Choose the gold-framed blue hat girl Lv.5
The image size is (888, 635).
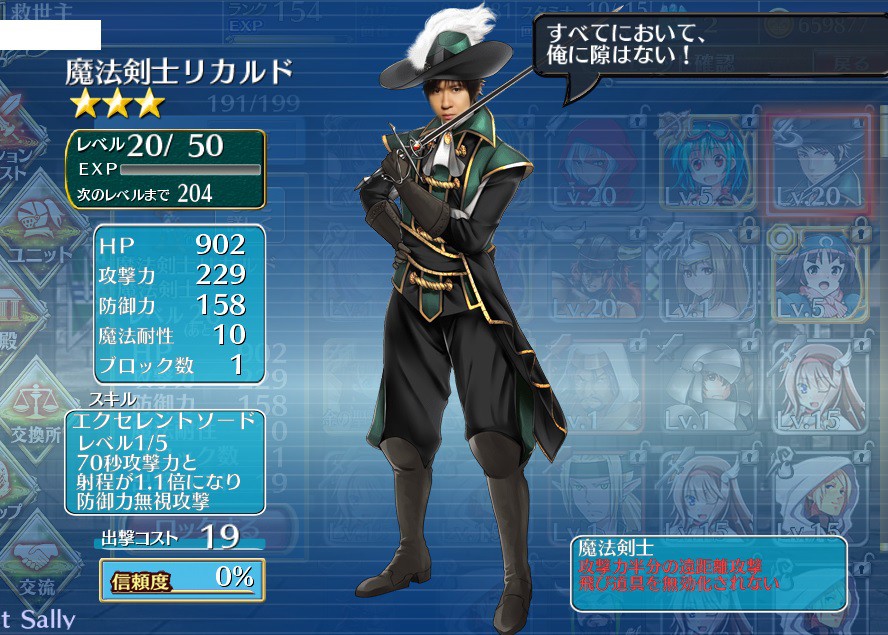point(818,273)
